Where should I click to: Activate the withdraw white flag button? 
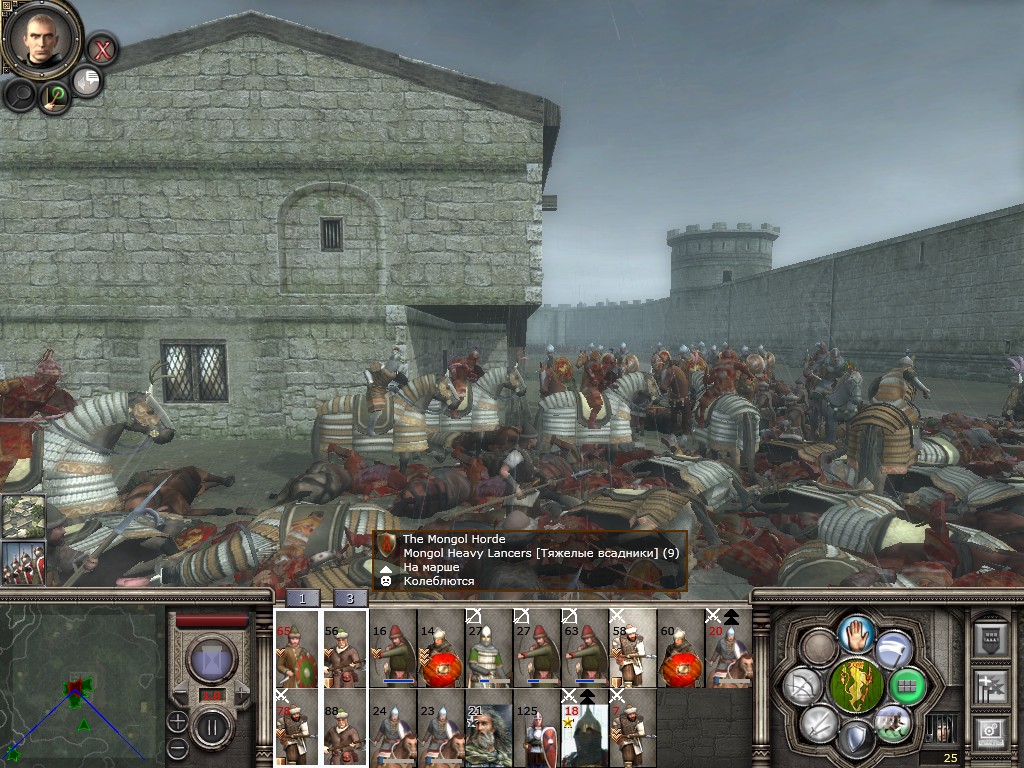click(893, 650)
